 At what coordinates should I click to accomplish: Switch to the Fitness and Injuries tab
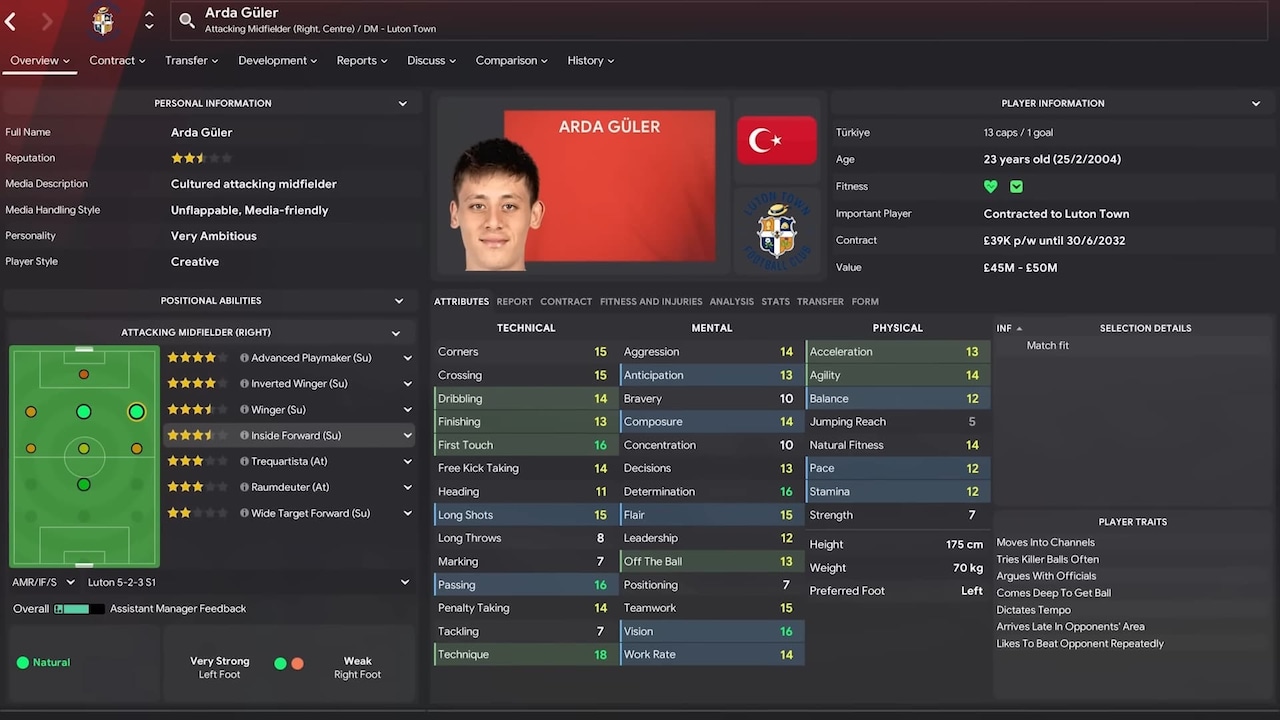[x=651, y=301]
